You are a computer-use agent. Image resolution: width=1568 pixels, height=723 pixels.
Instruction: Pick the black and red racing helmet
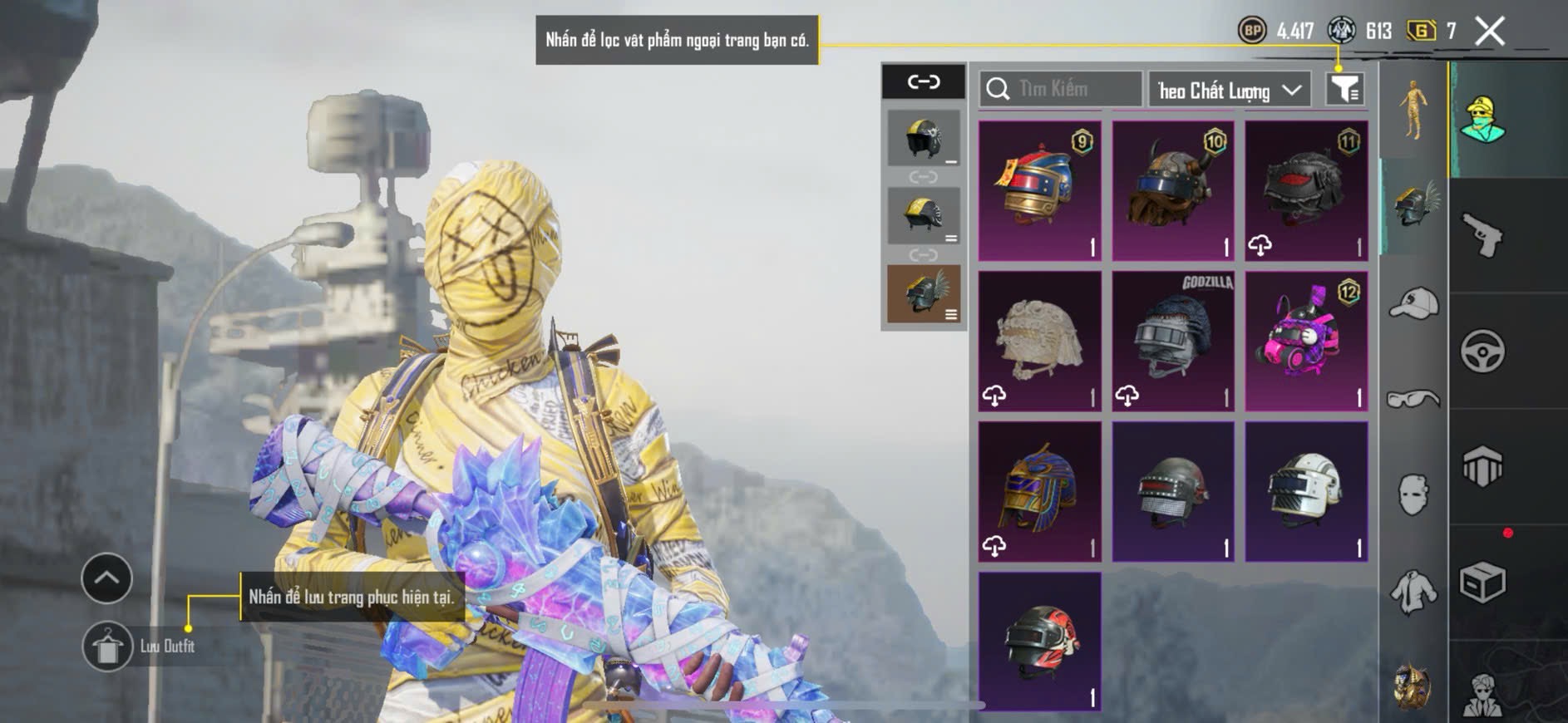(x=1039, y=641)
